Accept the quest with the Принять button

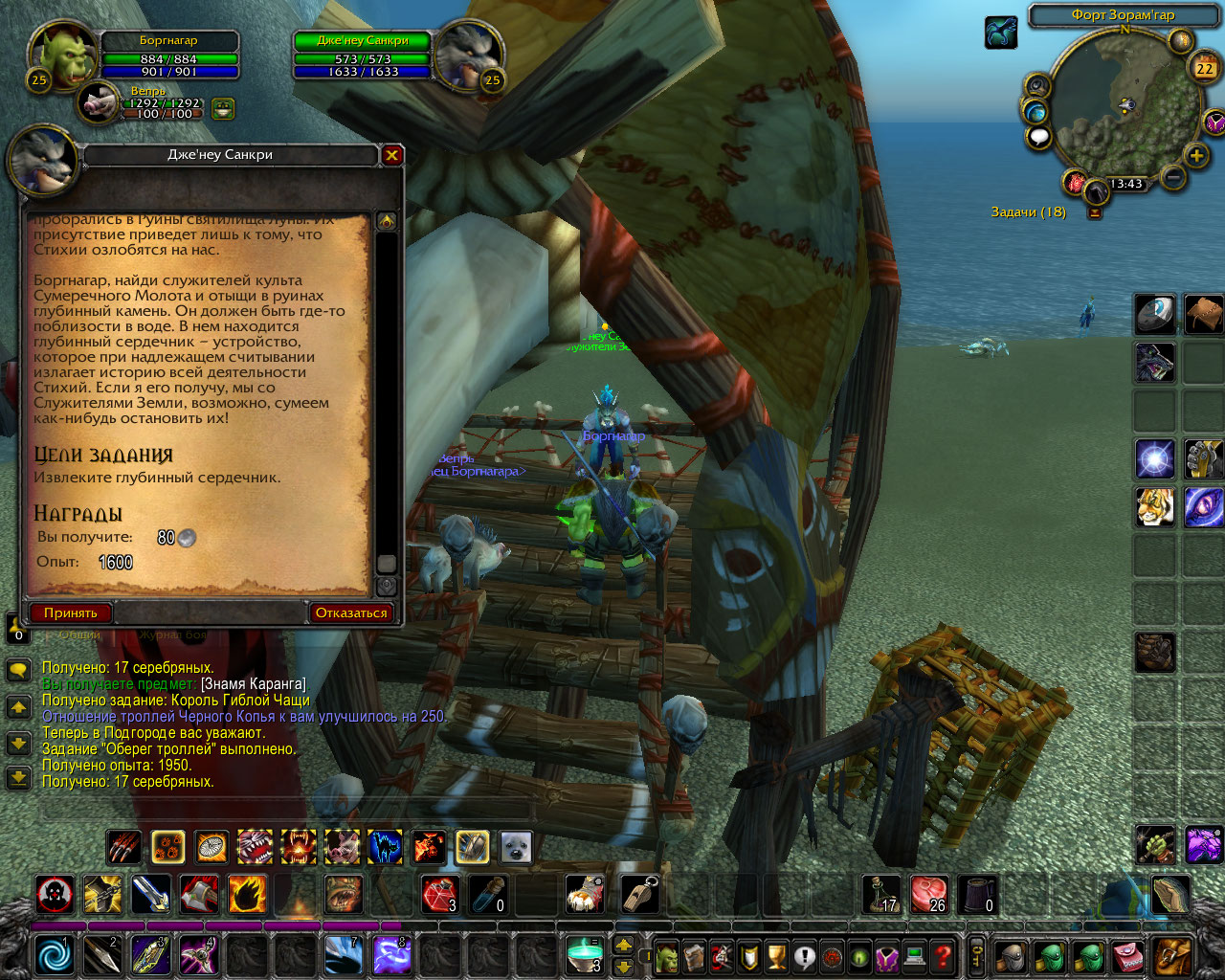coord(72,612)
